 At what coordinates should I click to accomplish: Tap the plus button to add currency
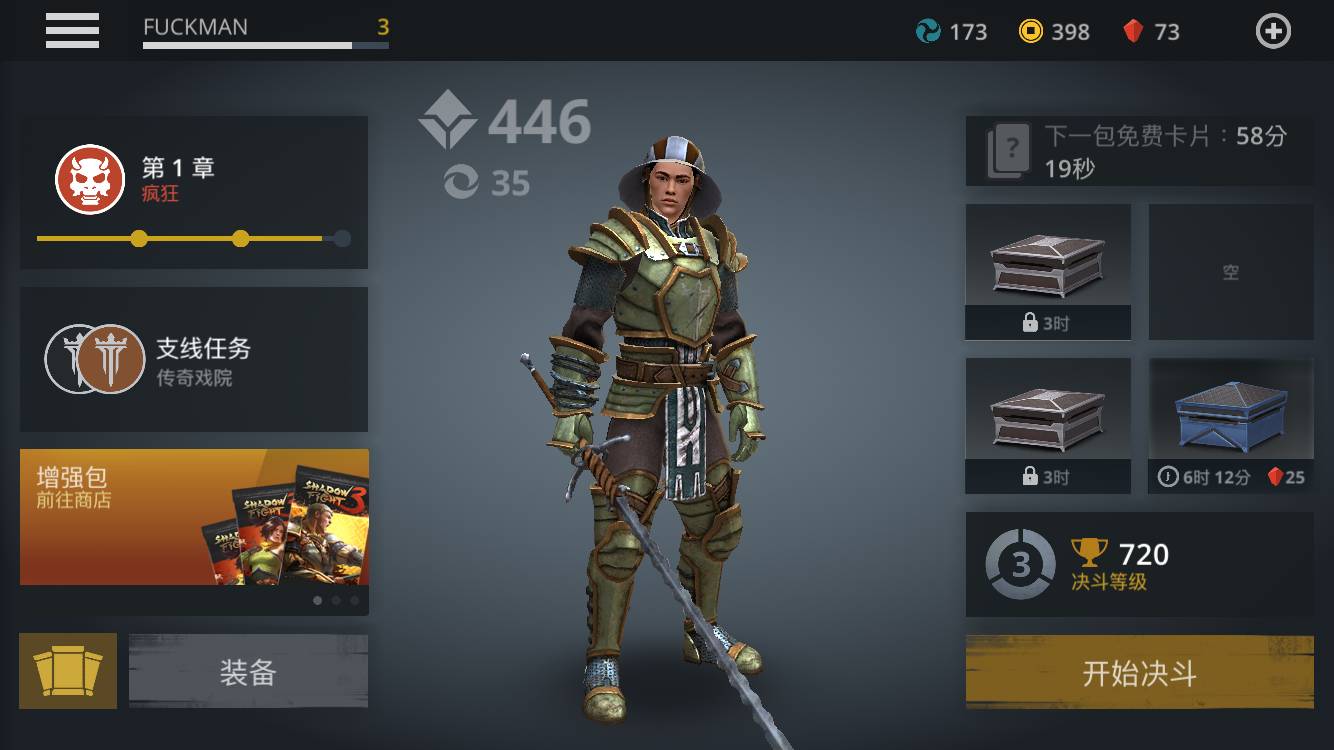coord(1273,32)
